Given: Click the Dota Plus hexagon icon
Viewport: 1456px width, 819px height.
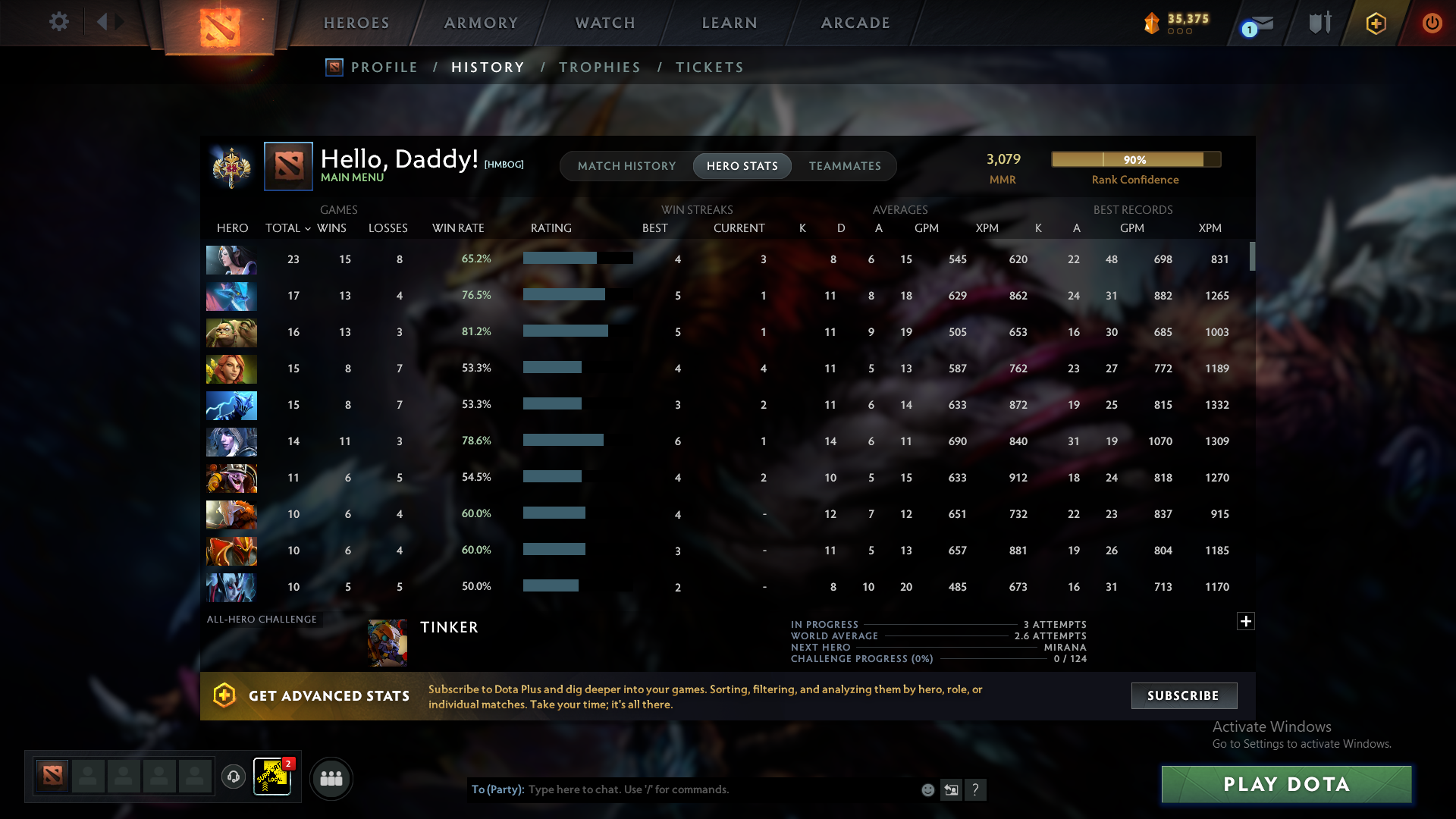Looking at the screenshot, I should 1376,23.
